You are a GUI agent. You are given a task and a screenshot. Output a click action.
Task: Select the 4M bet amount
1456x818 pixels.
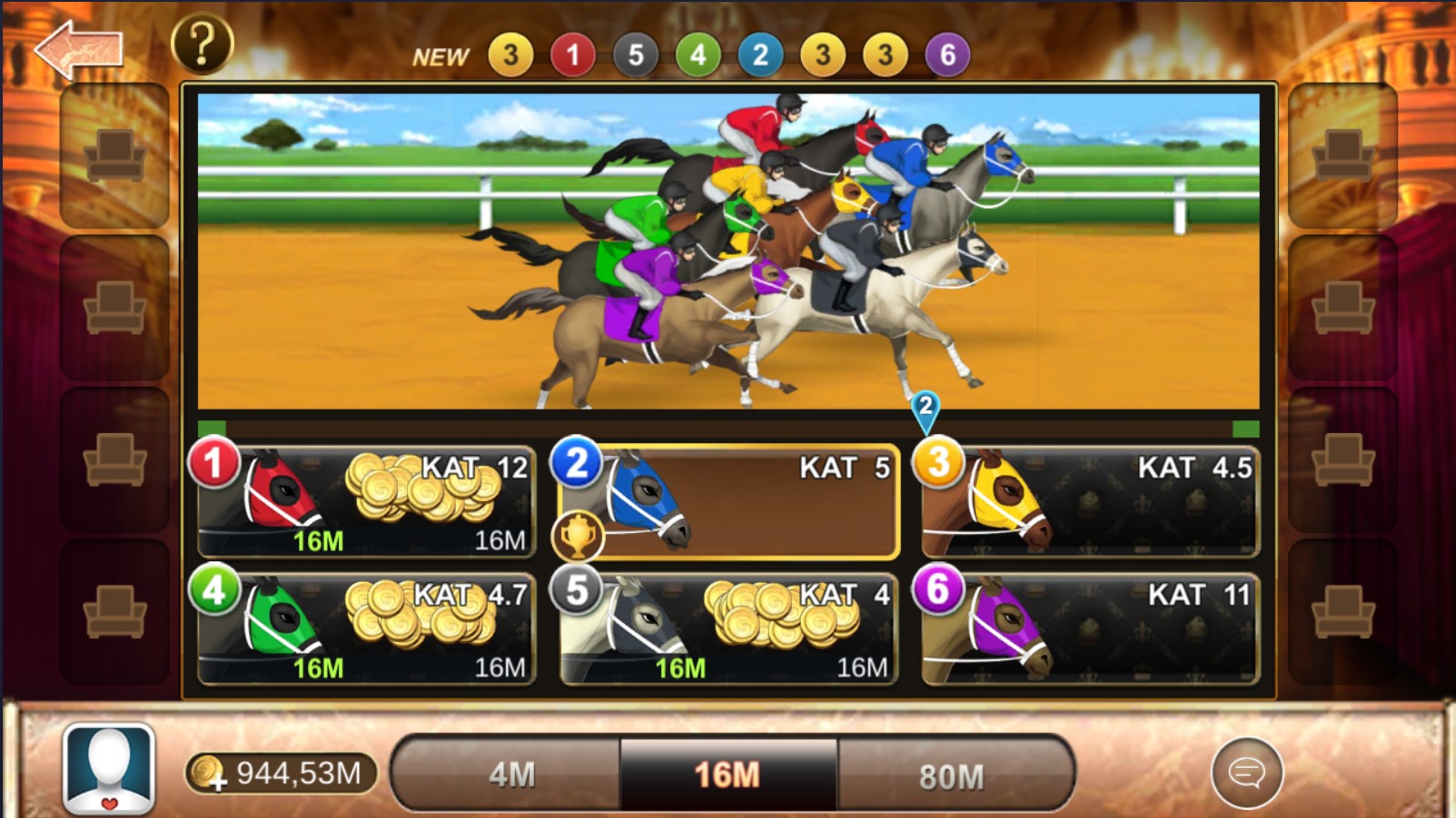(510, 774)
